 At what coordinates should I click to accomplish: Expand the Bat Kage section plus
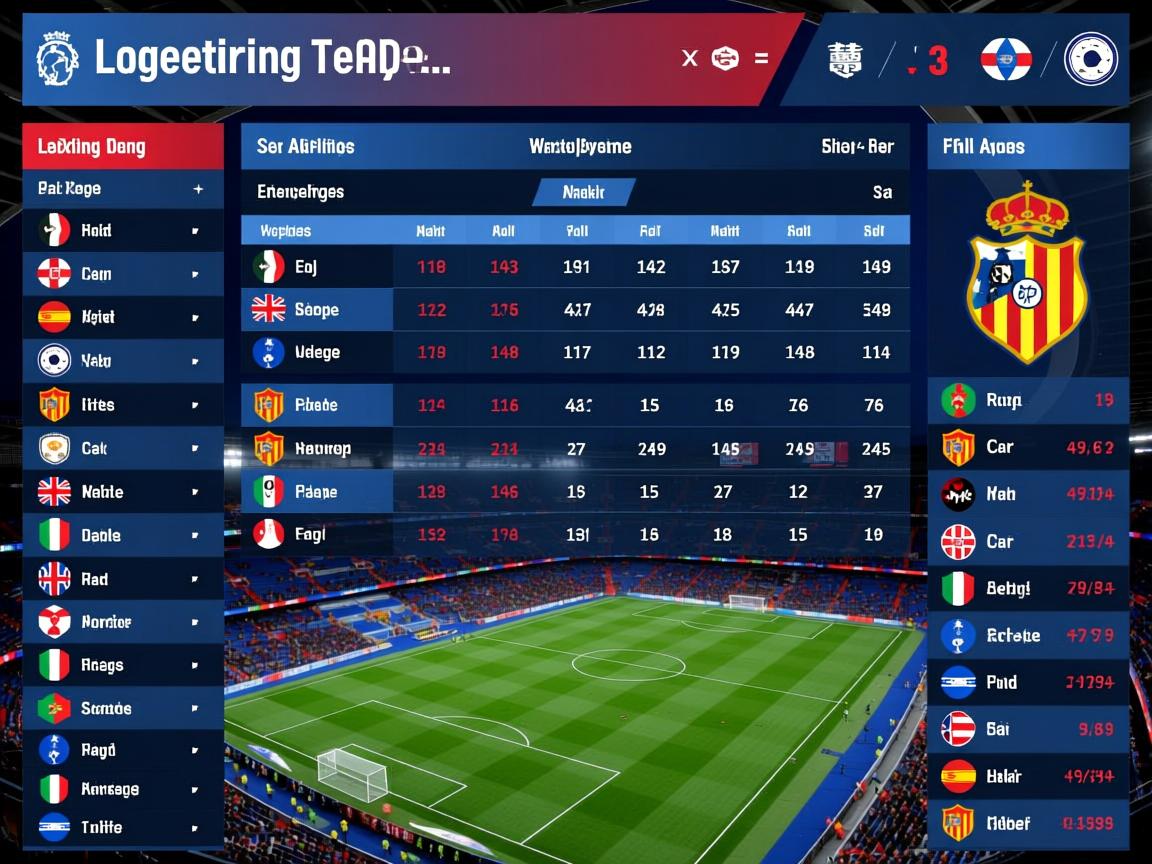tap(198, 189)
